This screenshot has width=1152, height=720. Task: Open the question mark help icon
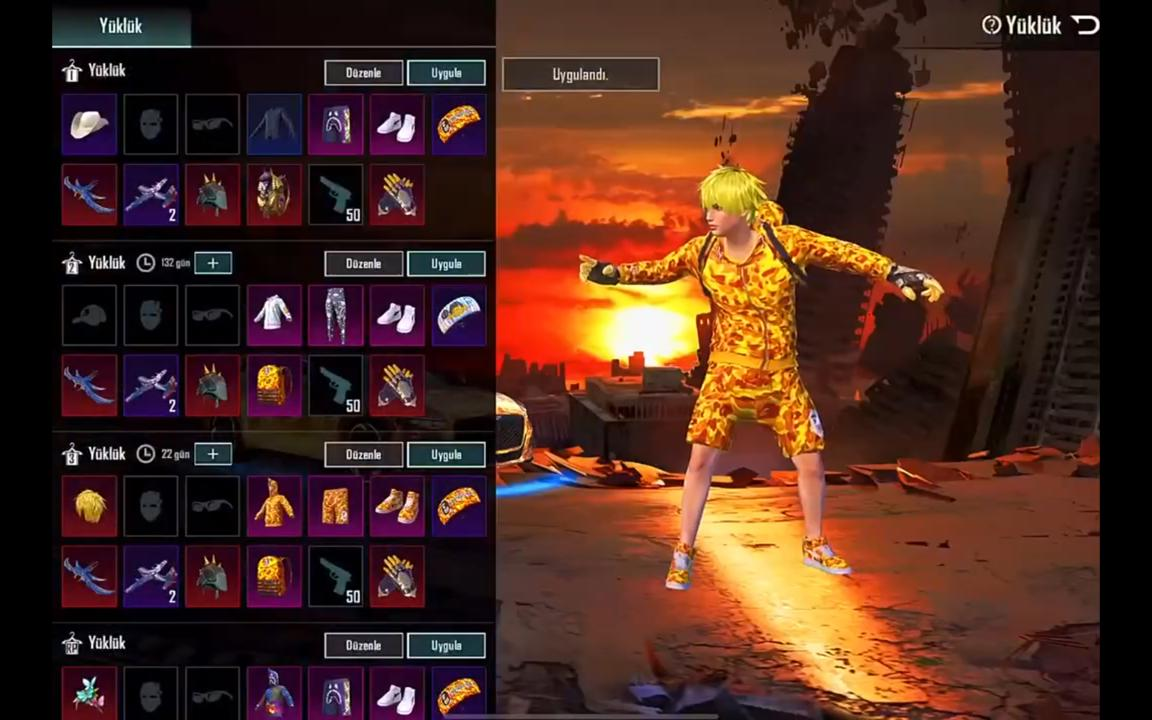(991, 25)
